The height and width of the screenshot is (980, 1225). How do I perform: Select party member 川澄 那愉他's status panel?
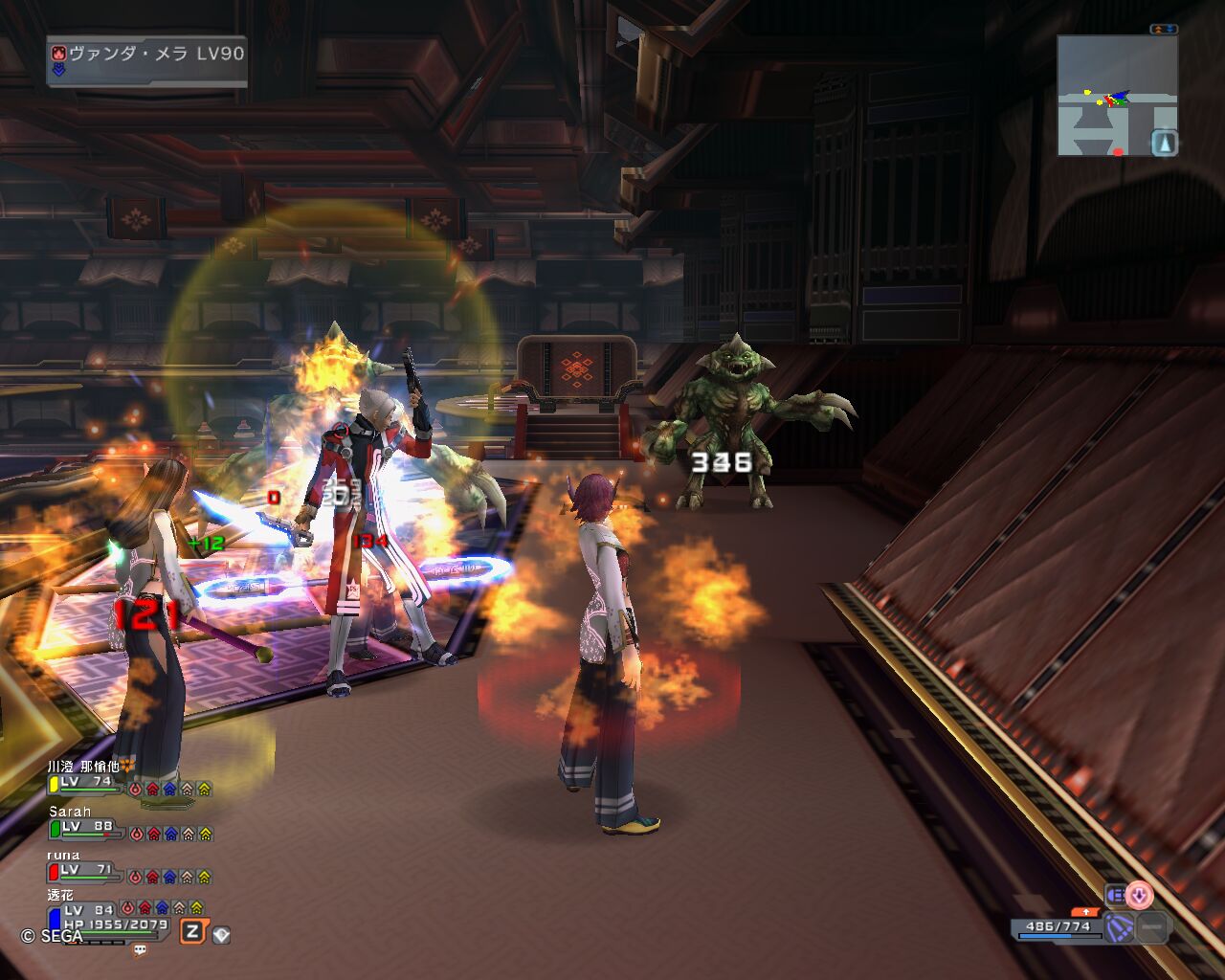(130, 779)
